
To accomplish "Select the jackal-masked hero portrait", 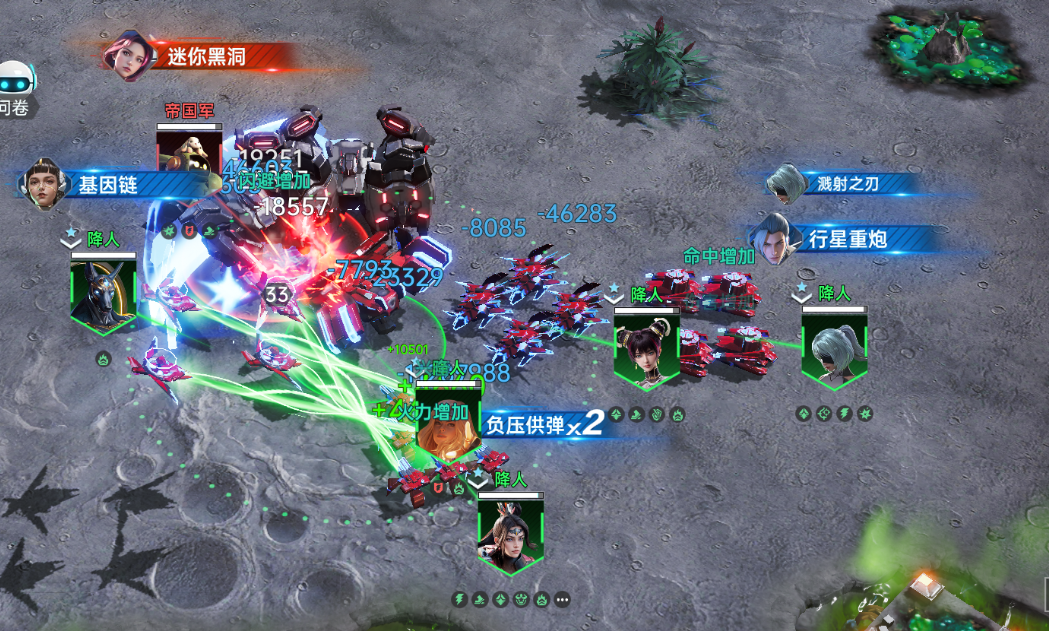I will pyautogui.click(x=103, y=291).
